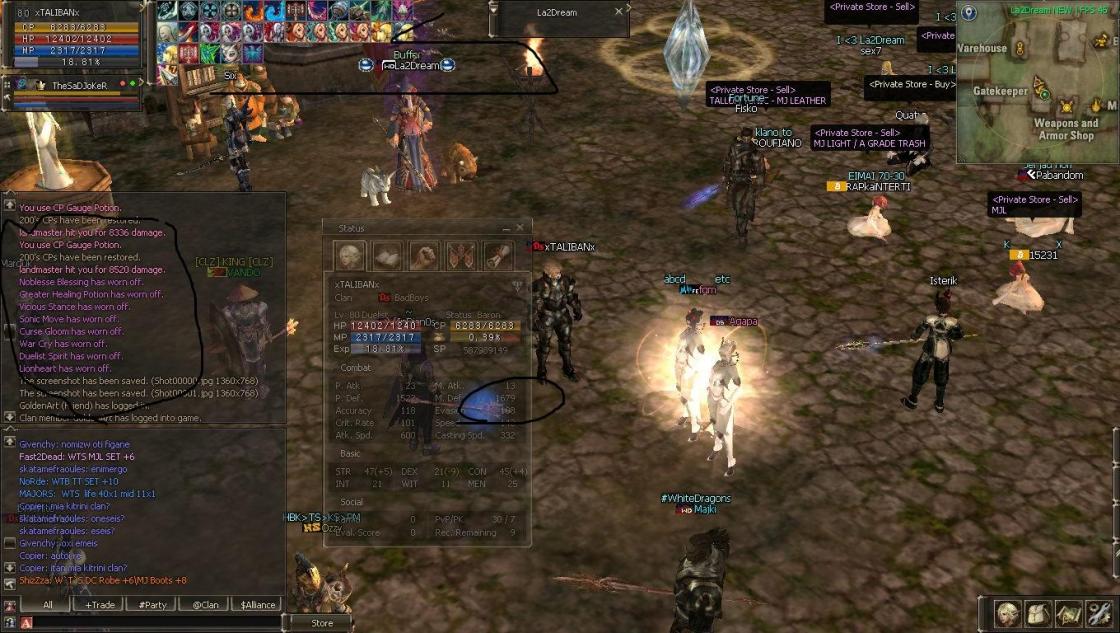Open the open-book tab in Status
1120x633 pixels.
pyautogui.click(x=387, y=256)
